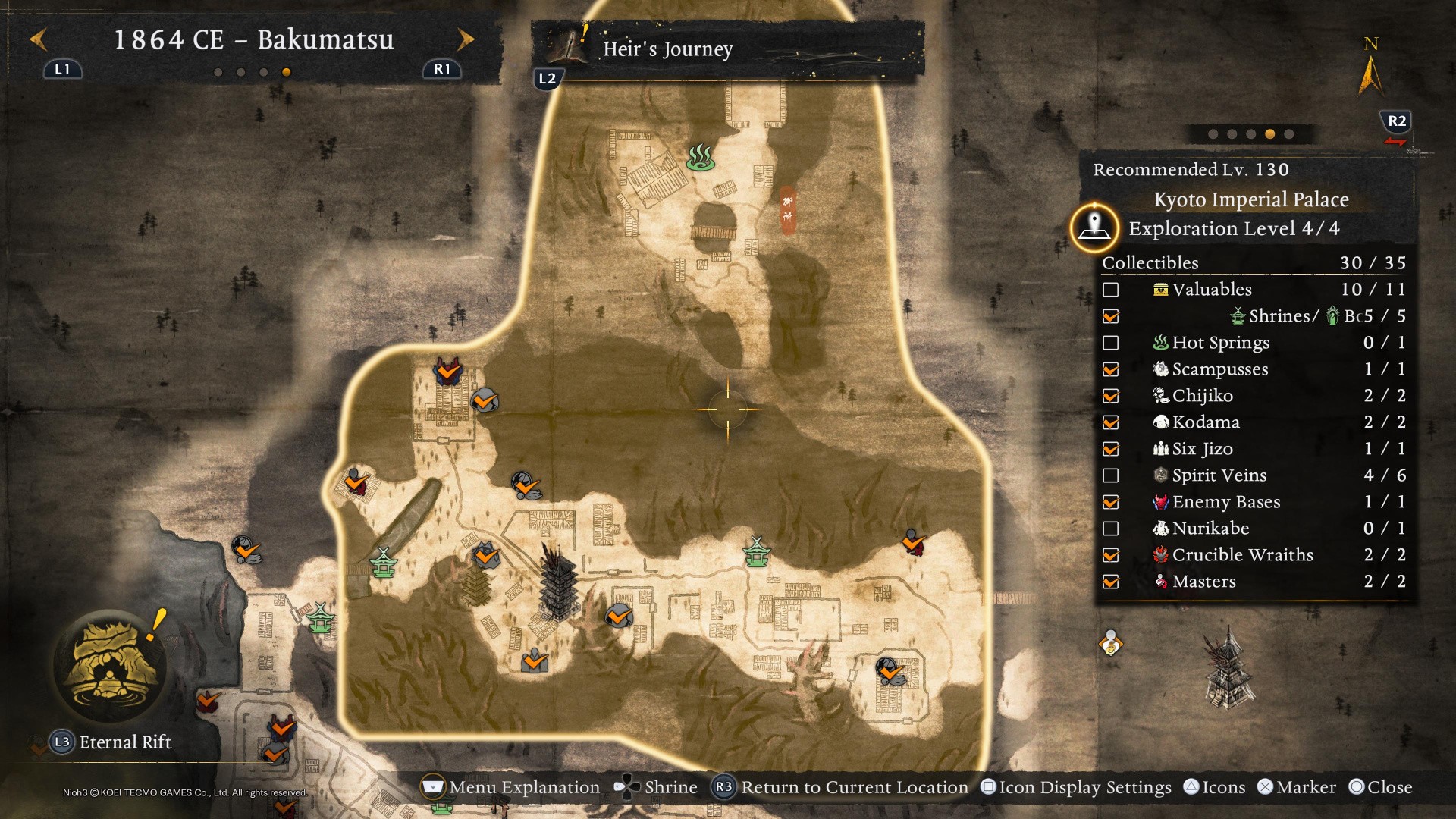
Task: Toggle the Nurikabe filter checkbox
Action: point(1111,529)
